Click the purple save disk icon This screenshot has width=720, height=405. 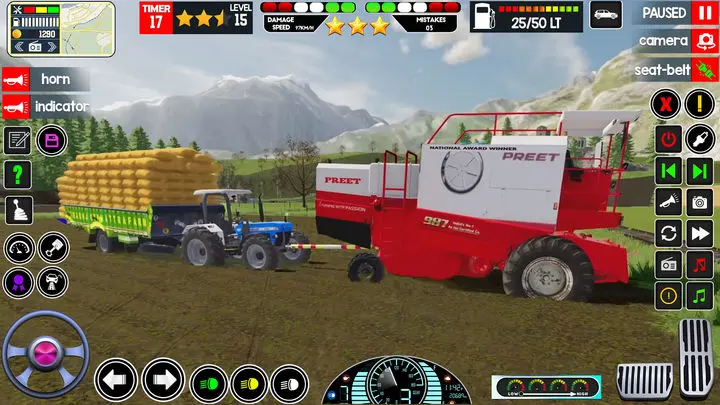tap(52, 140)
